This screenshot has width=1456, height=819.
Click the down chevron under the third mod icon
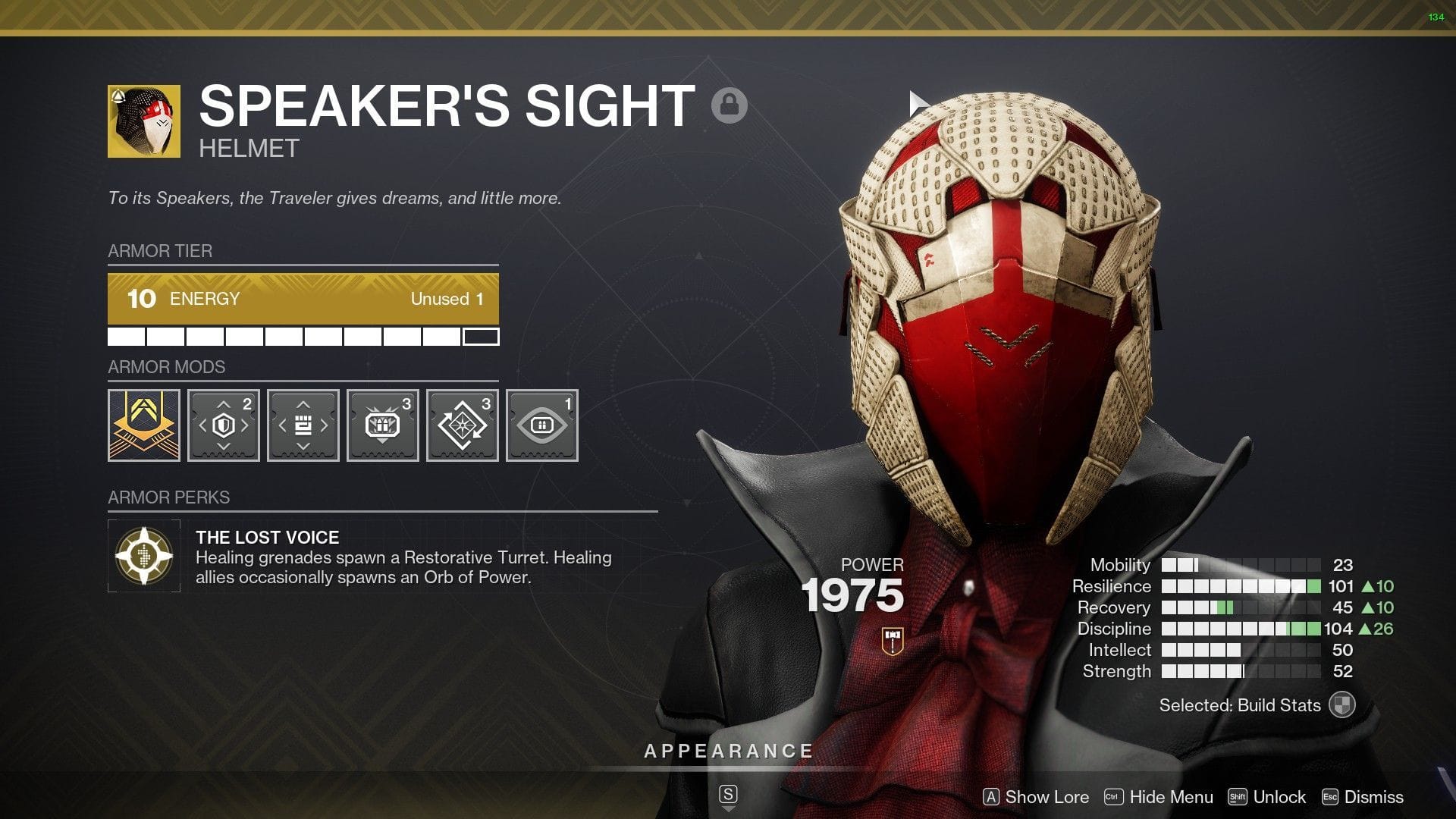click(x=303, y=446)
